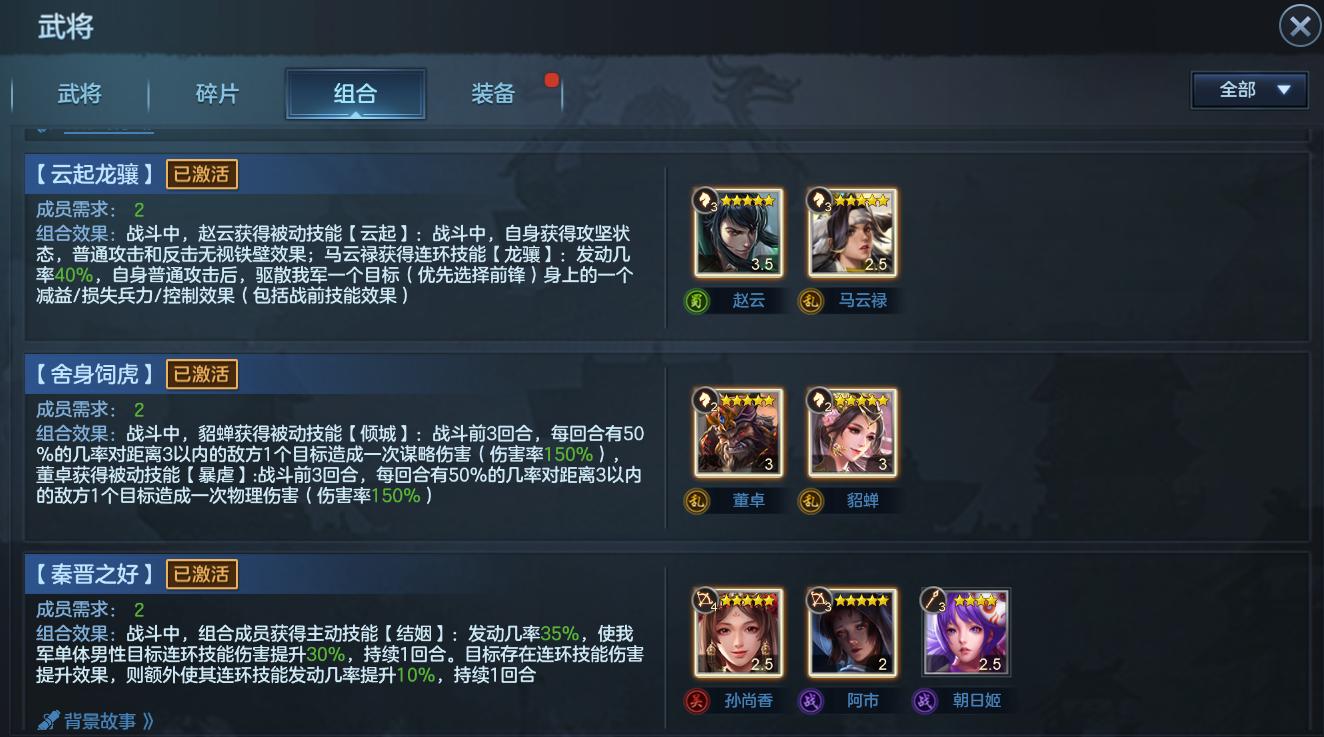The image size is (1324, 737).
Task: Select Dong Zhuo (董卓) portrait
Action: click(737, 432)
